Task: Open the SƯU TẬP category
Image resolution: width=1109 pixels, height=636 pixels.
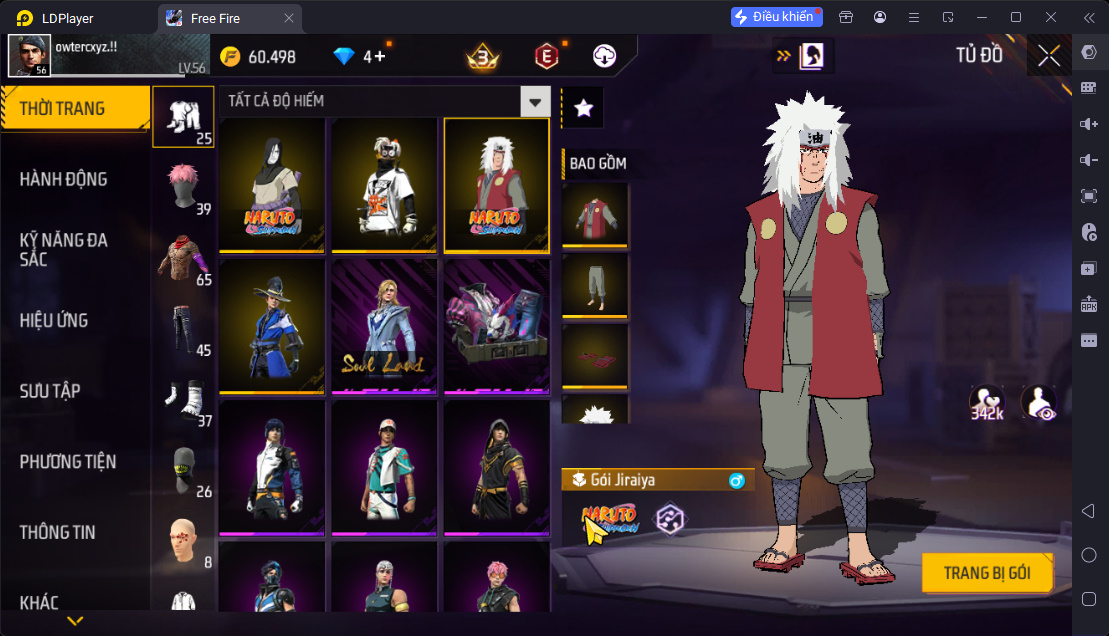Action: point(50,391)
